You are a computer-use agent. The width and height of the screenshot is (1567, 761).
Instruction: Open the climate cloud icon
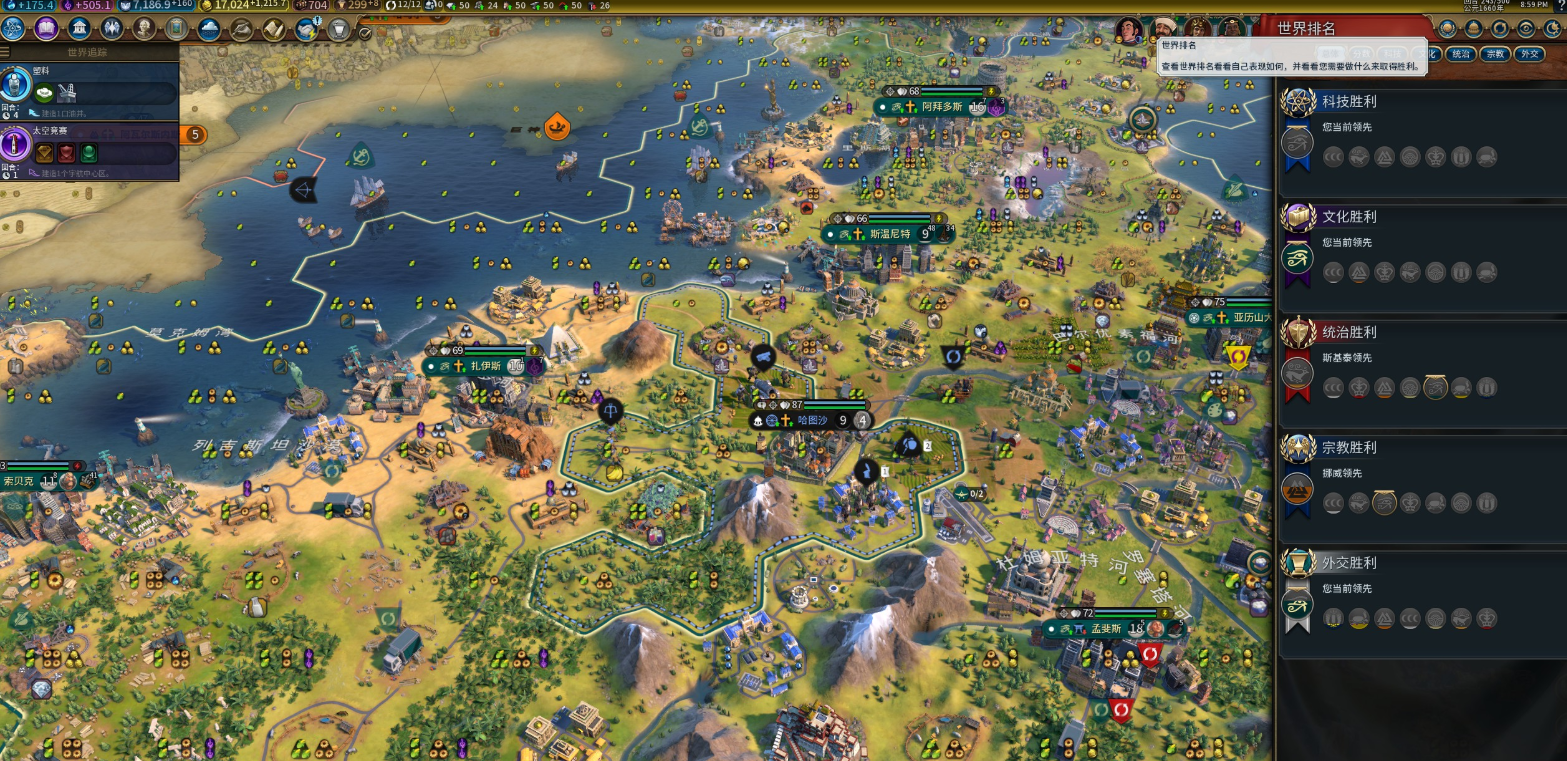pos(209,28)
